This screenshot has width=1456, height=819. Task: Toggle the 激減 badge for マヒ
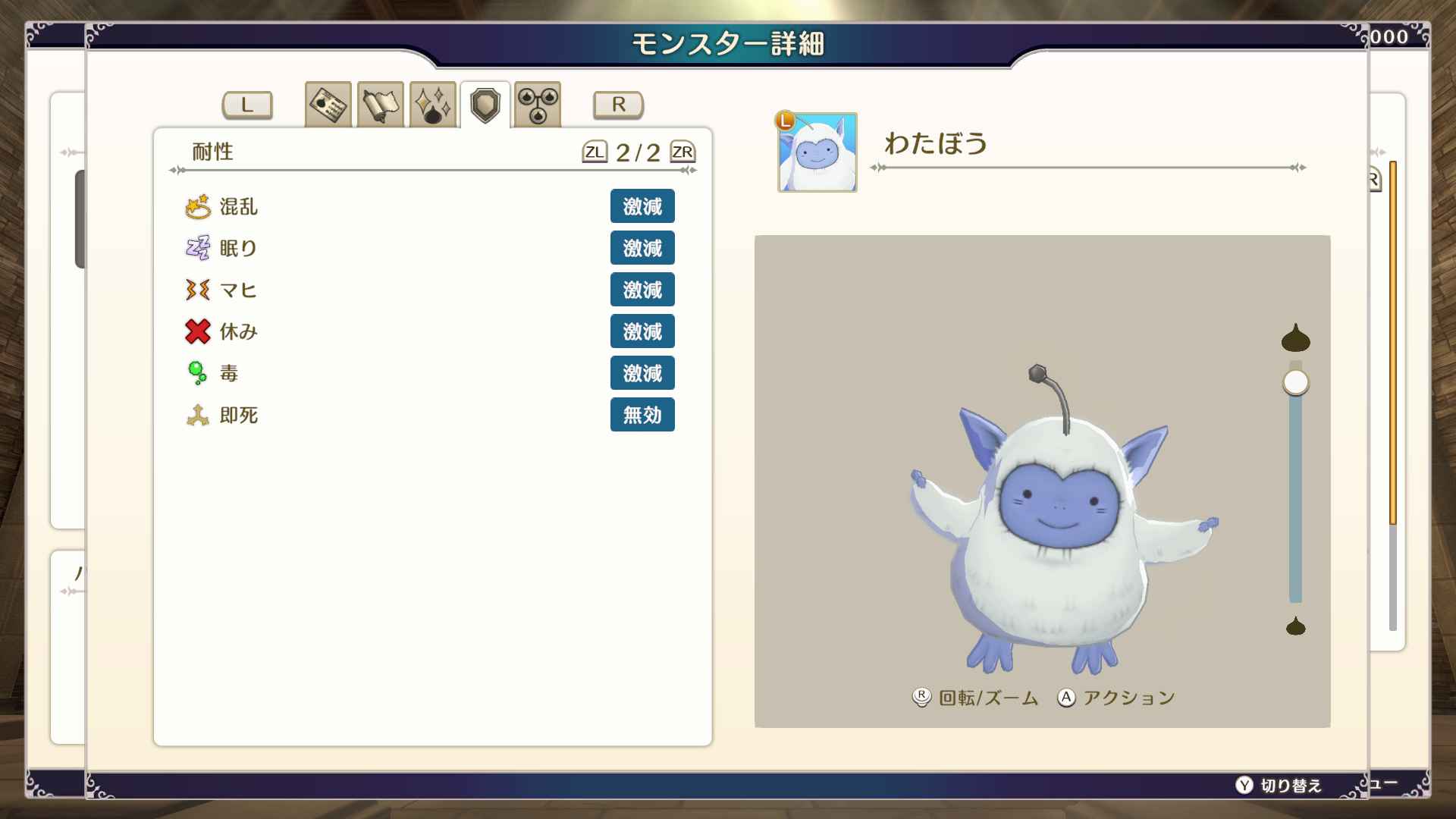tap(642, 289)
